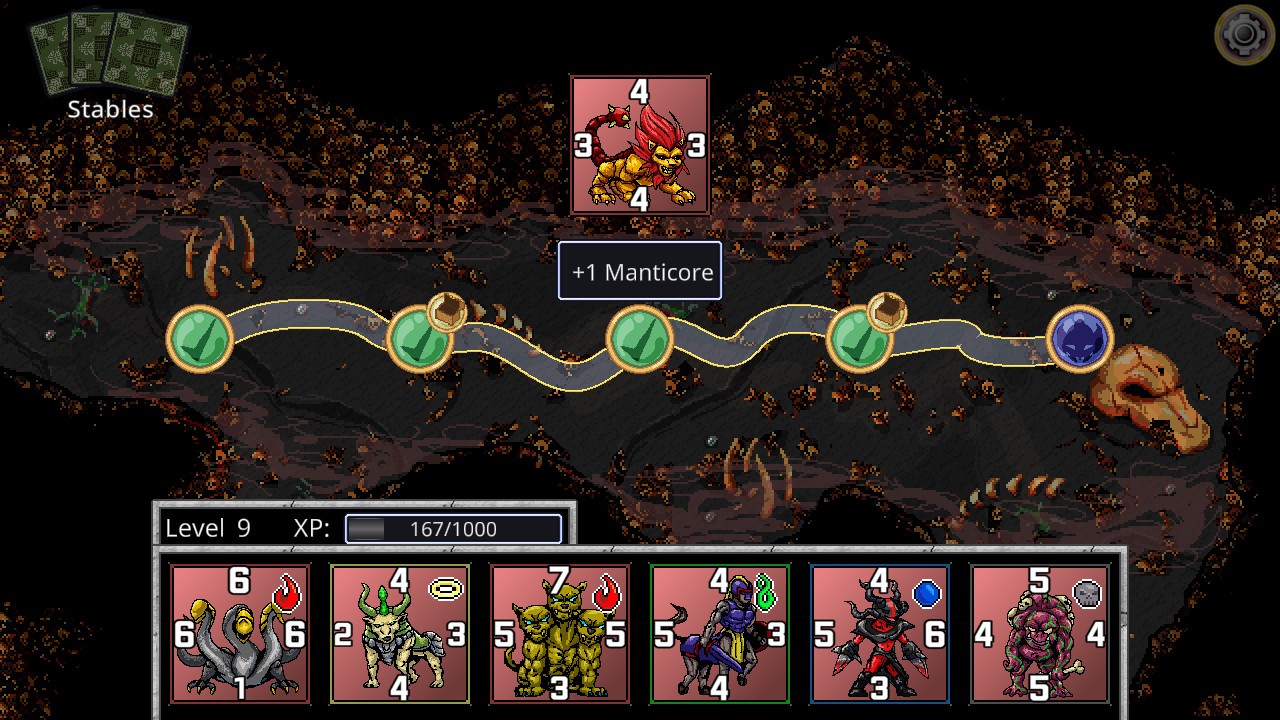1280x720 pixels.
Task: Select the Manticore reward card
Action: point(640,145)
